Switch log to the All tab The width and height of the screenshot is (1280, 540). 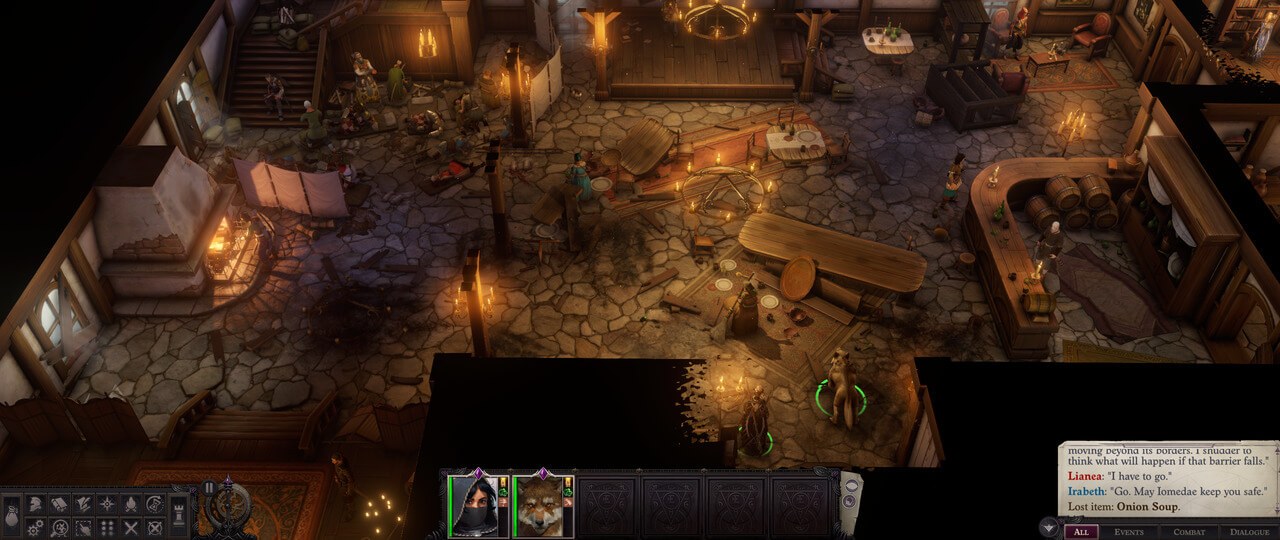1080,532
